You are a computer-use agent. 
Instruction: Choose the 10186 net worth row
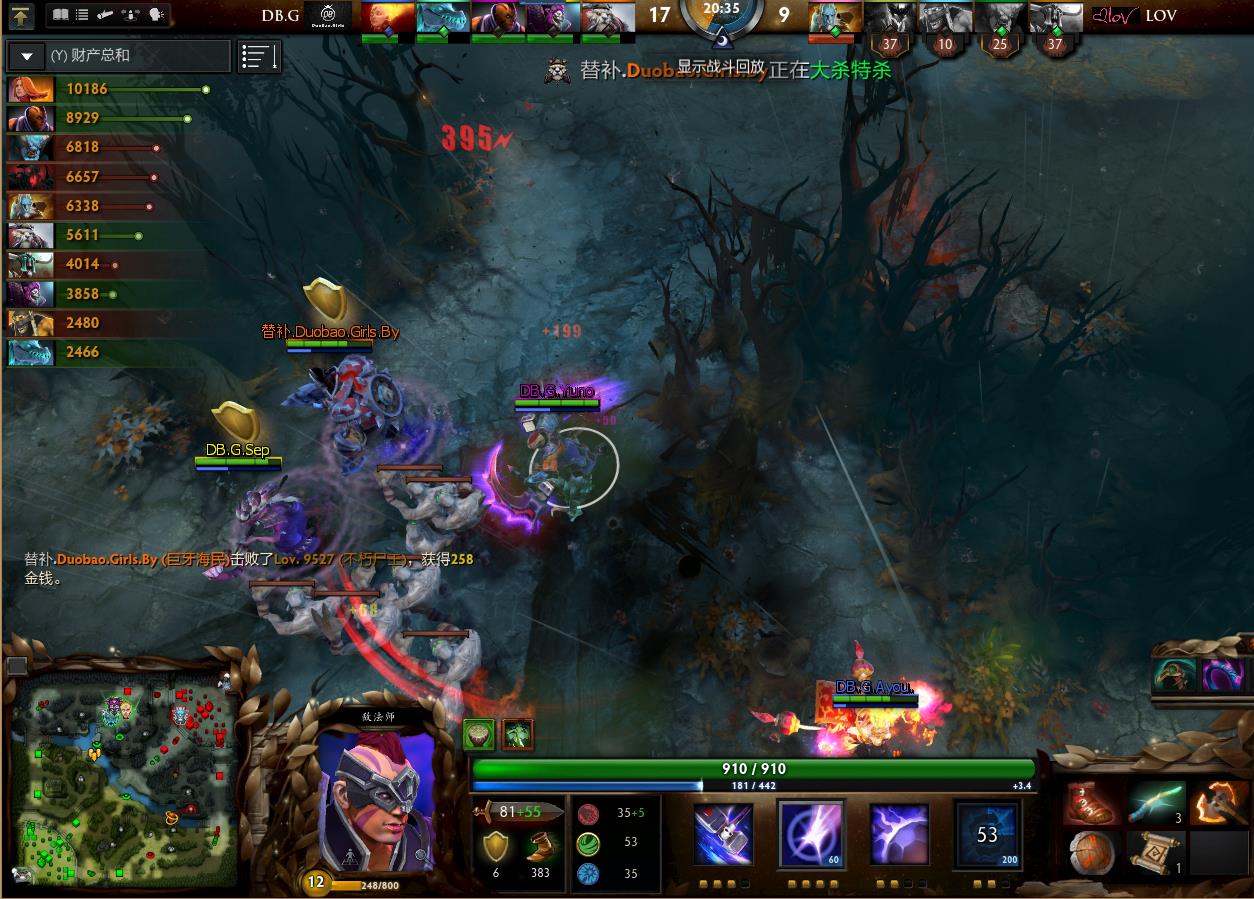pos(108,89)
